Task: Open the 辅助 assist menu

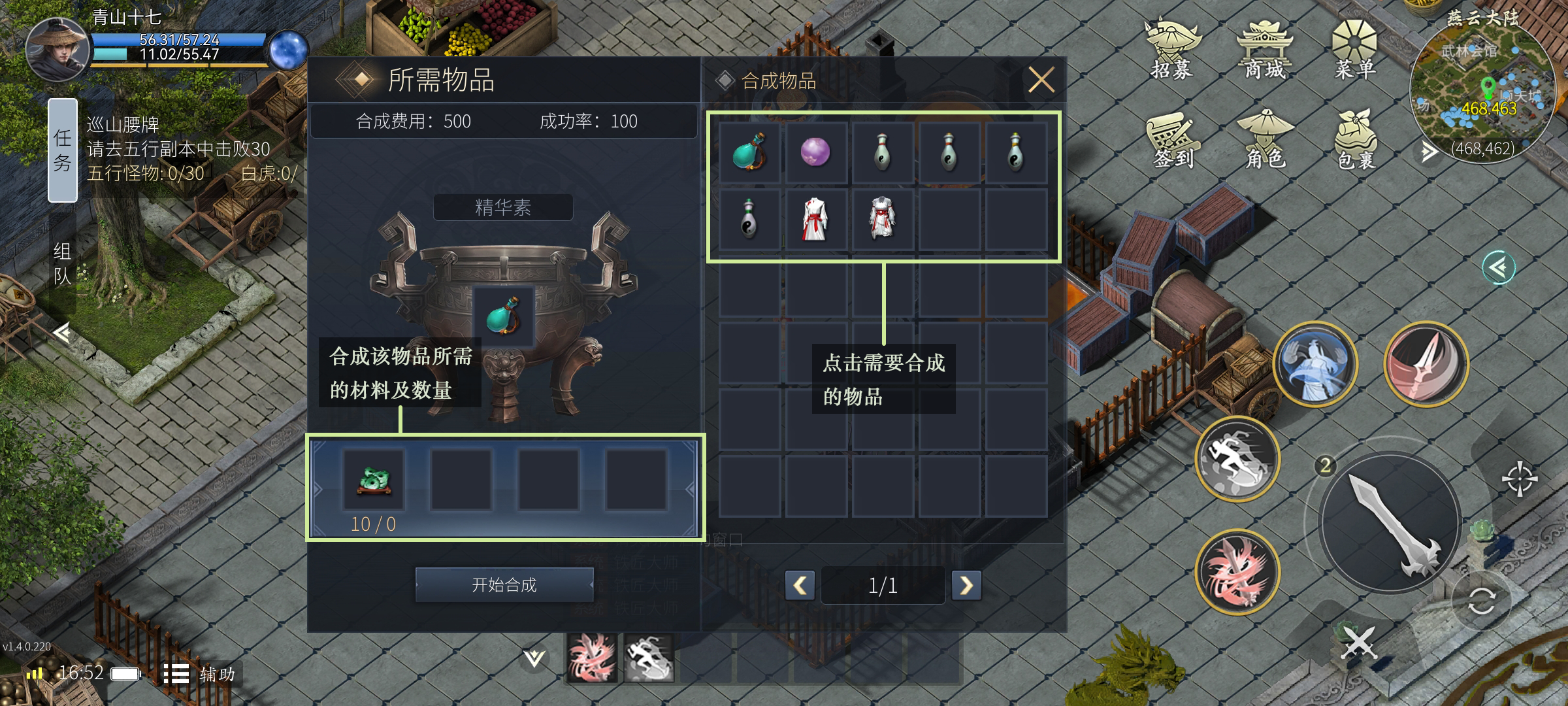Action: [199, 674]
